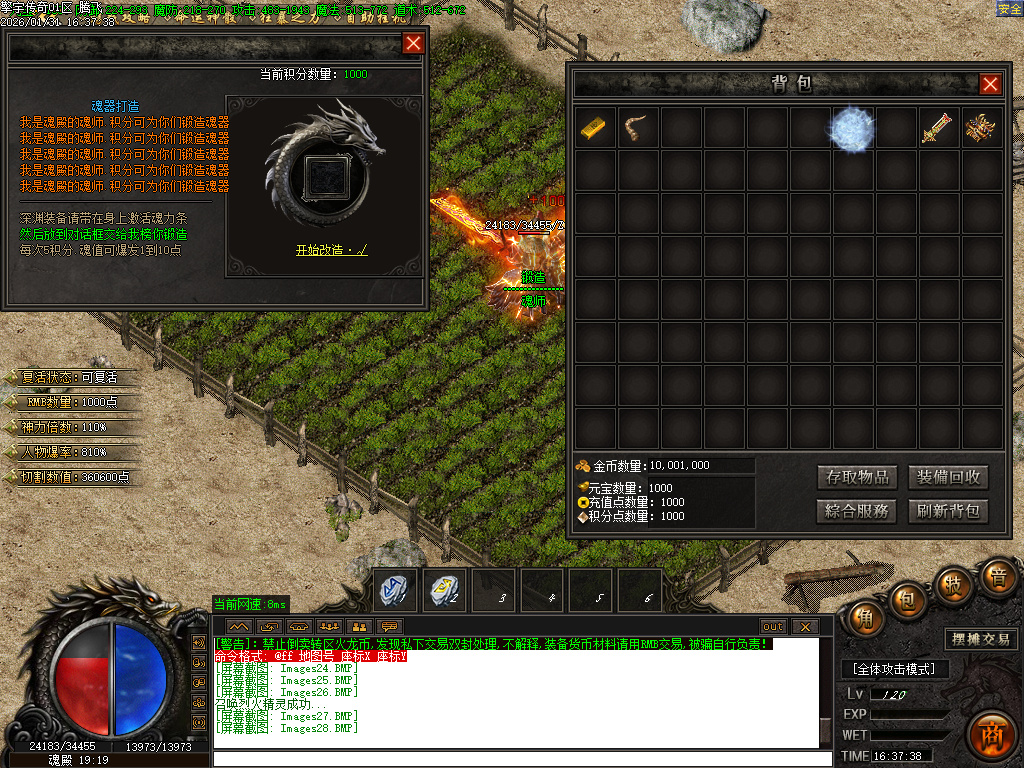Close the 魂器打造 forging dialog
This screenshot has width=1024, height=768.
(x=412, y=43)
